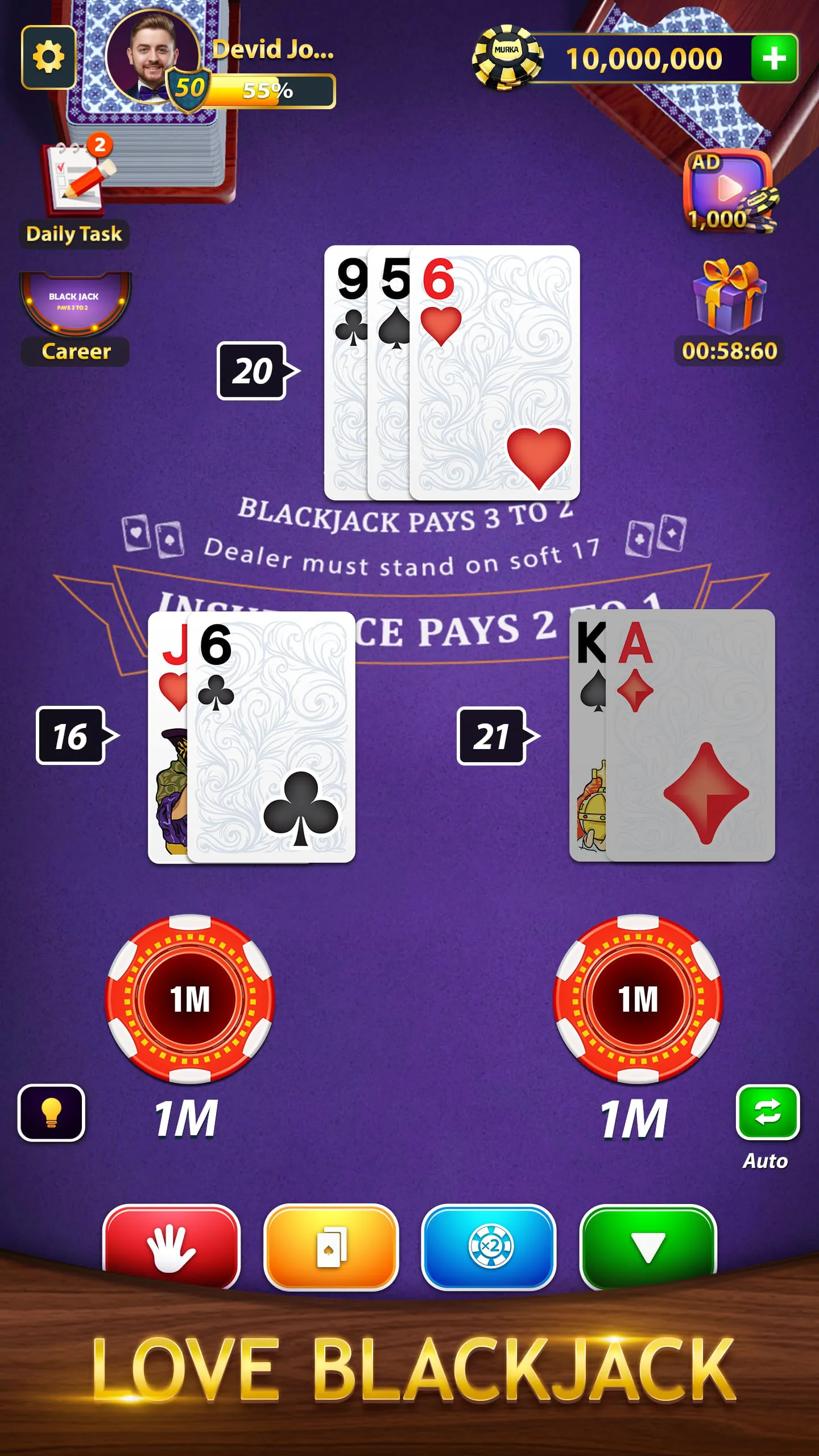Open the Career menu entry
The width and height of the screenshot is (819, 1456).
click(x=74, y=351)
